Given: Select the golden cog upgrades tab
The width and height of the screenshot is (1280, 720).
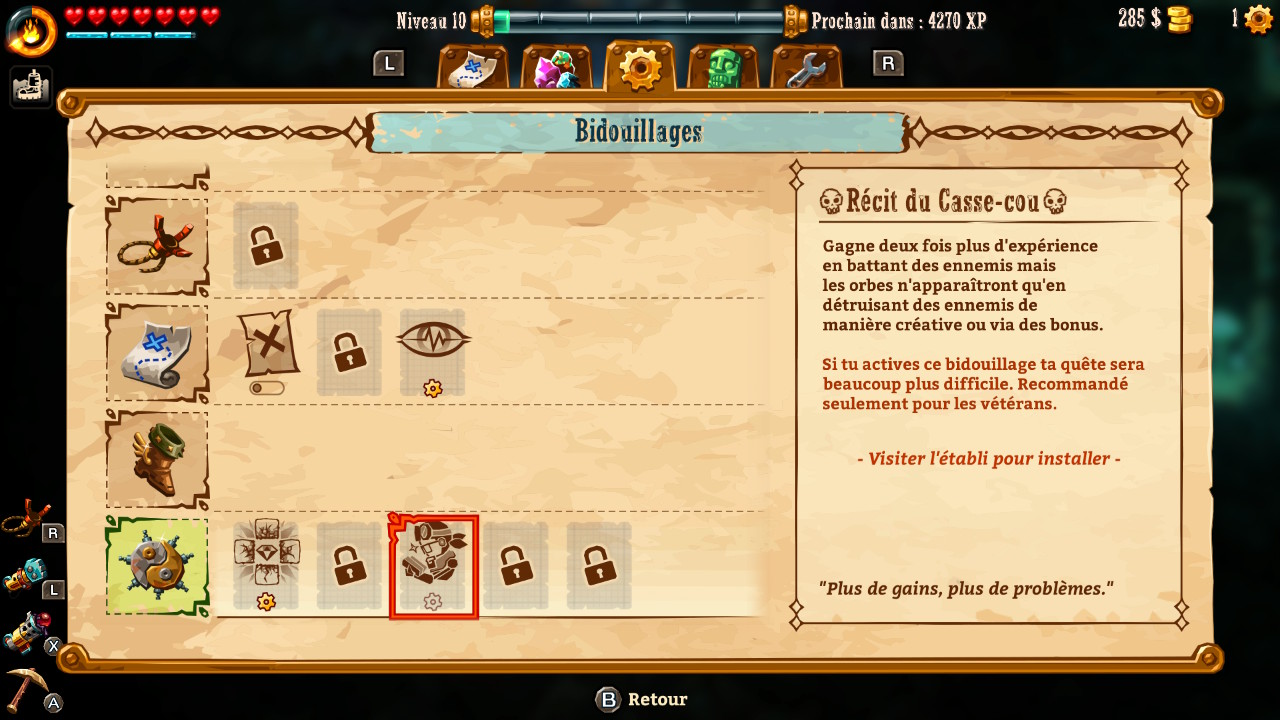Looking at the screenshot, I should click(640, 67).
